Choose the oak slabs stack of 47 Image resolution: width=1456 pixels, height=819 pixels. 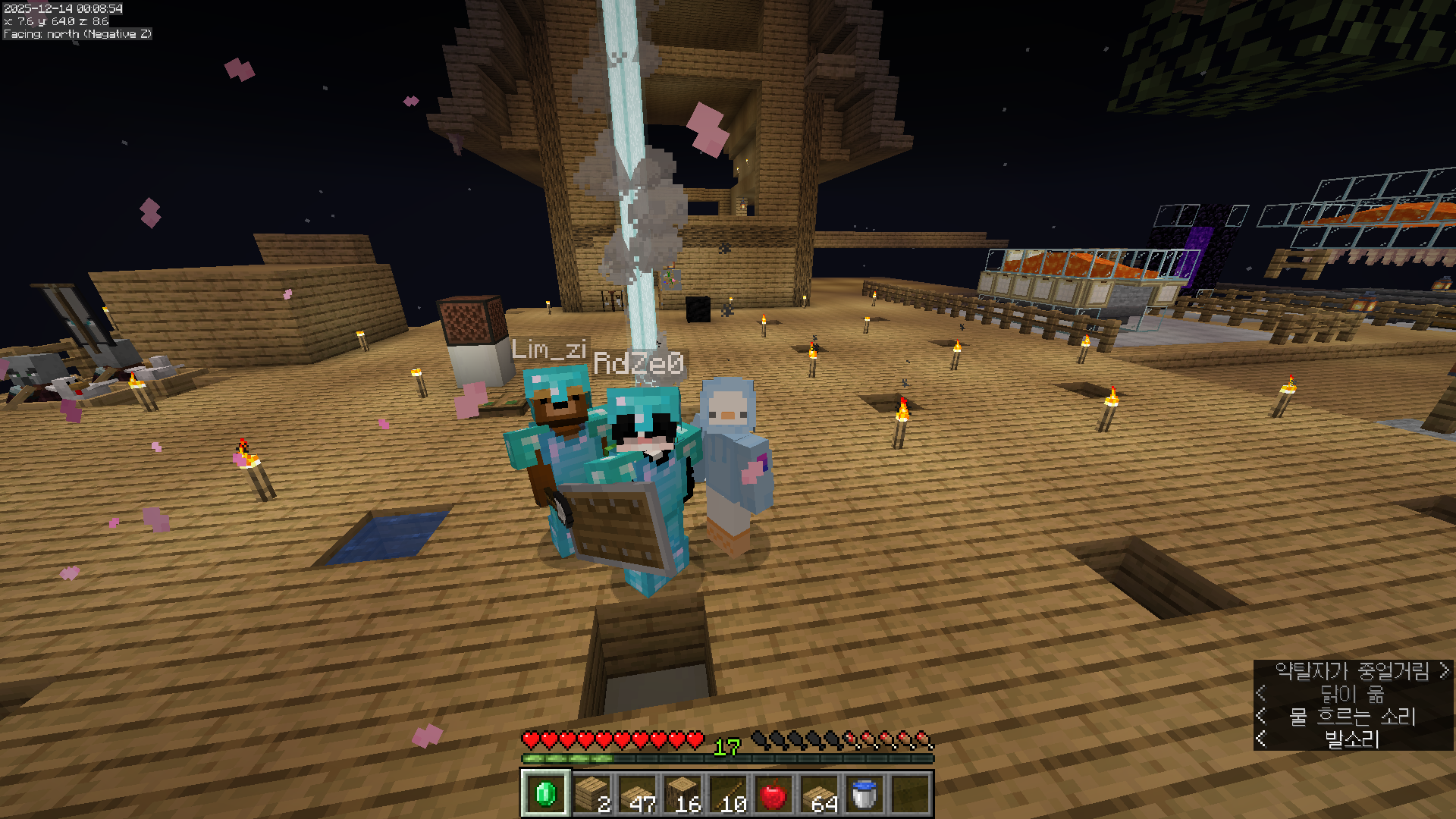637,794
